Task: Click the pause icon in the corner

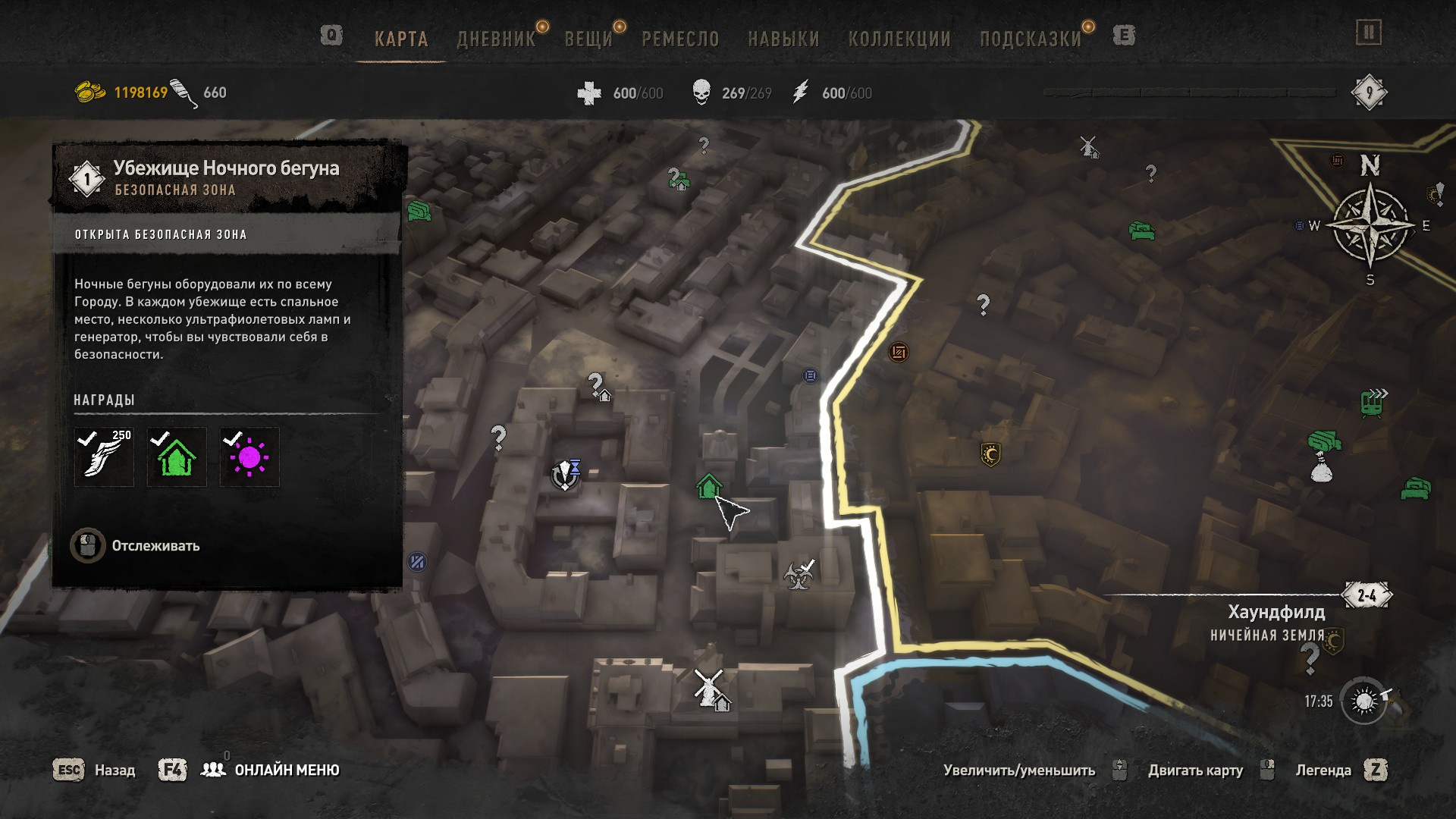Action: click(1369, 33)
